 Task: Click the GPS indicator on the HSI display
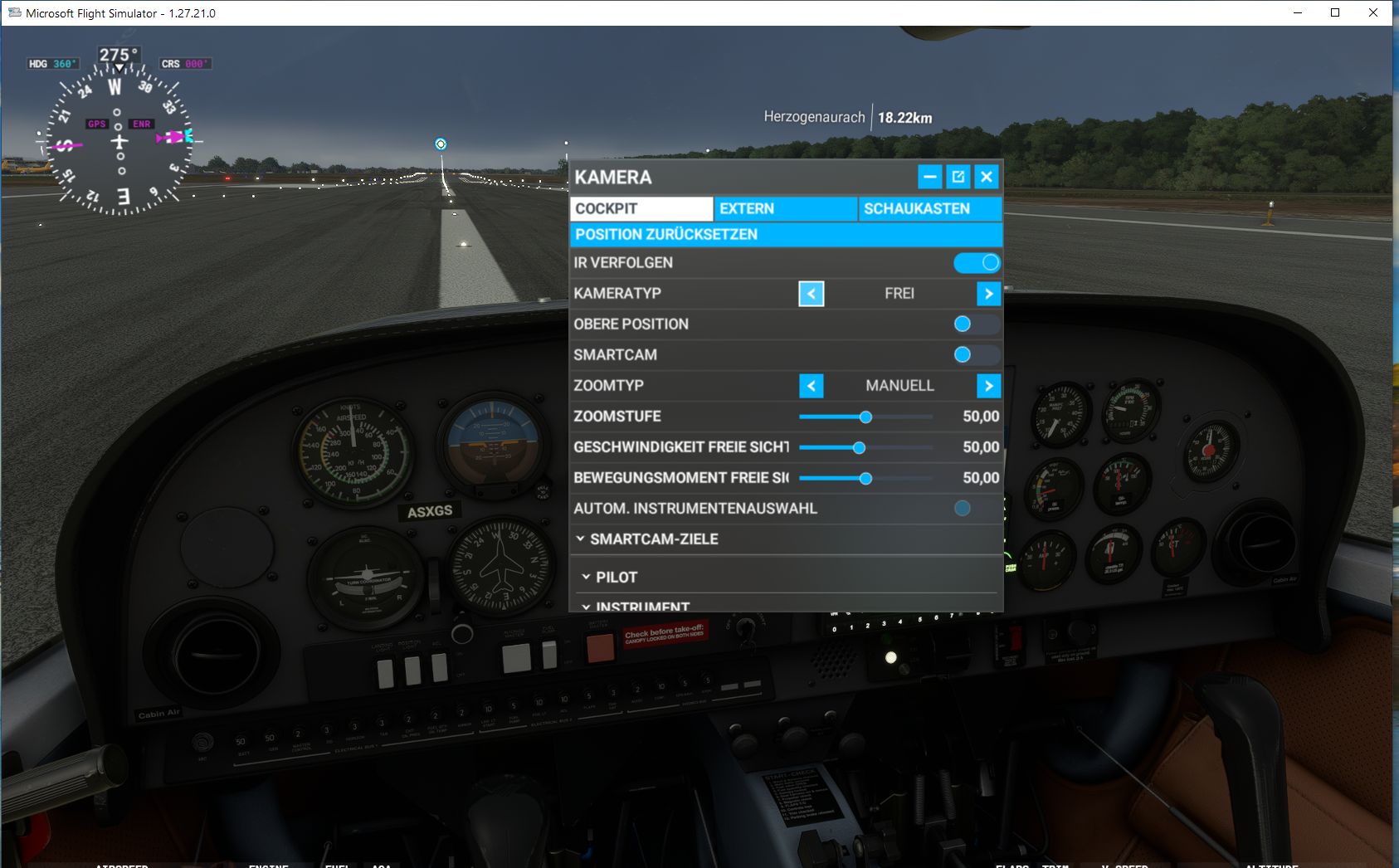point(96,124)
